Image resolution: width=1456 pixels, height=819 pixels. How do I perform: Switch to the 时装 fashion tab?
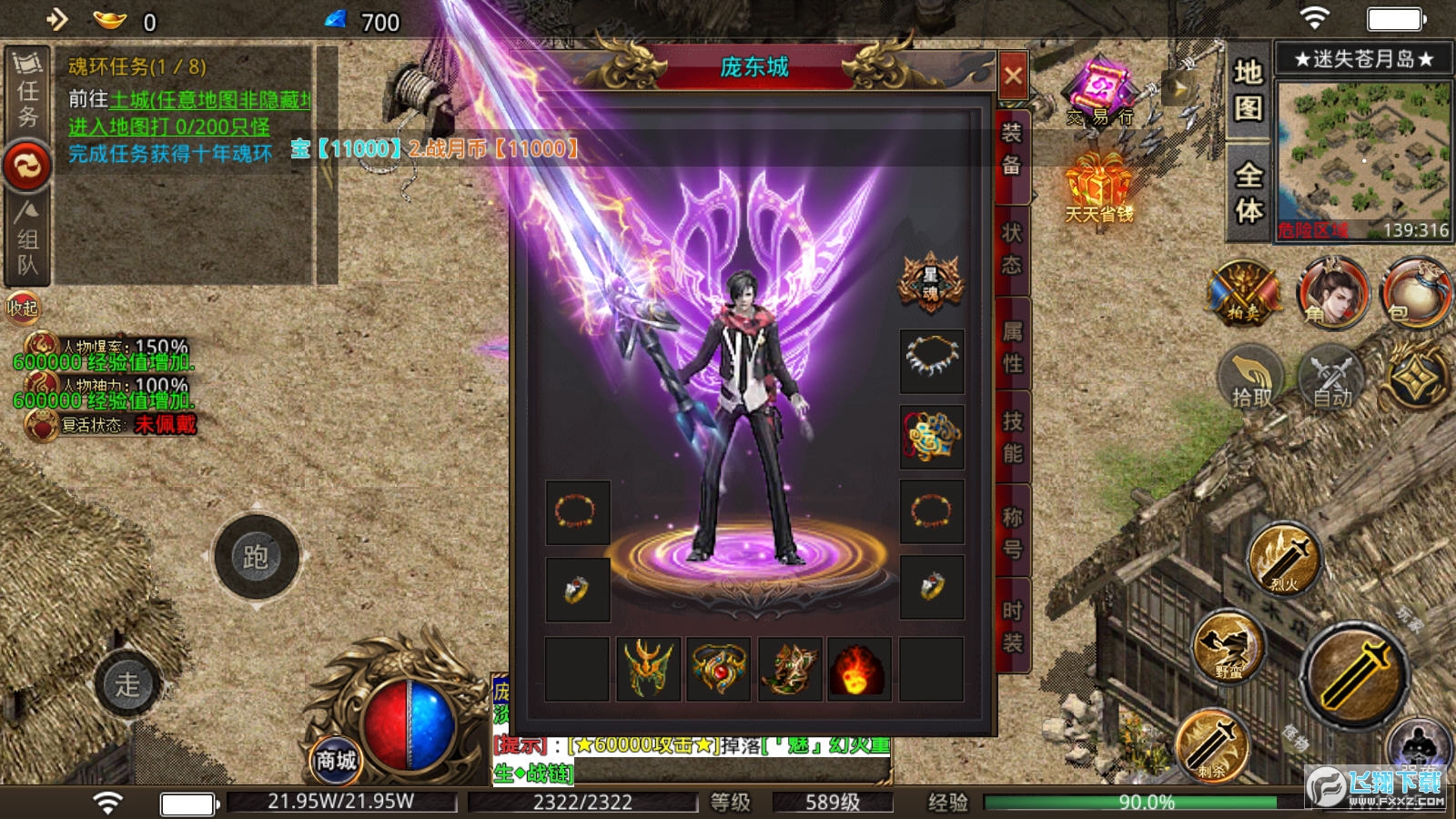click(1012, 627)
